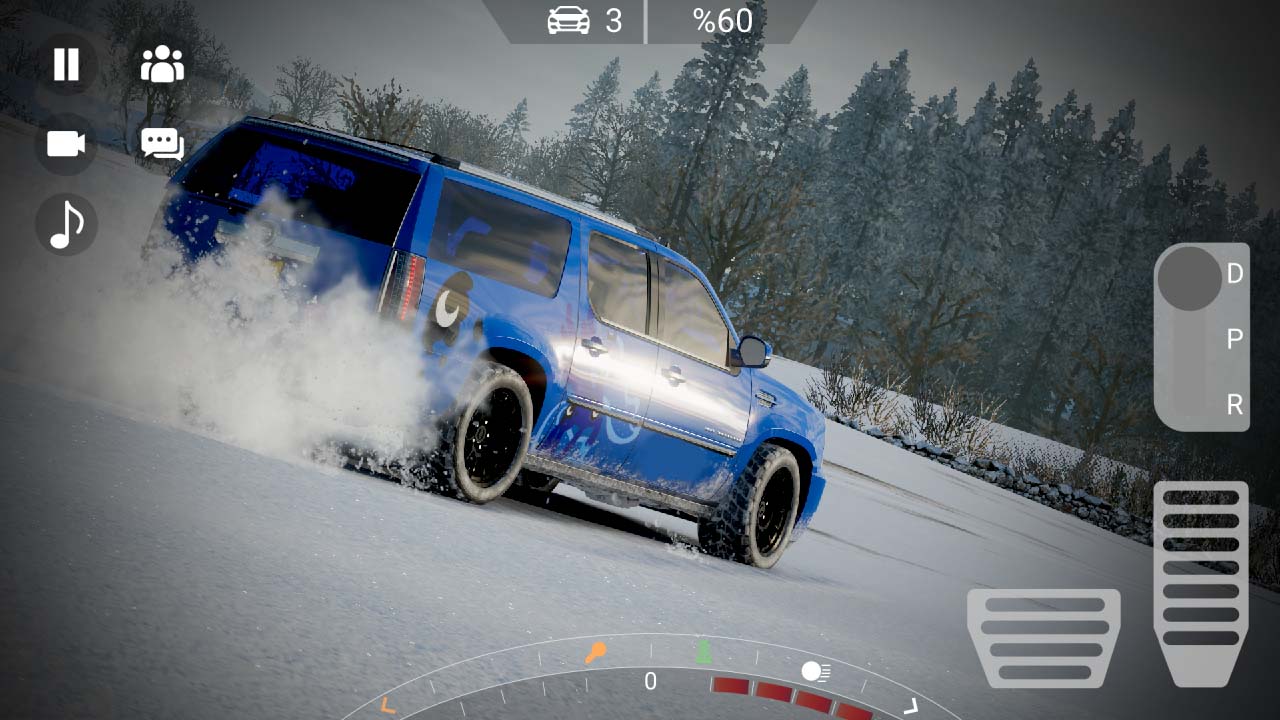Toggle the video recording camera
Image resolution: width=1280 pixels, height=720 pixels.
pos(65,145)
